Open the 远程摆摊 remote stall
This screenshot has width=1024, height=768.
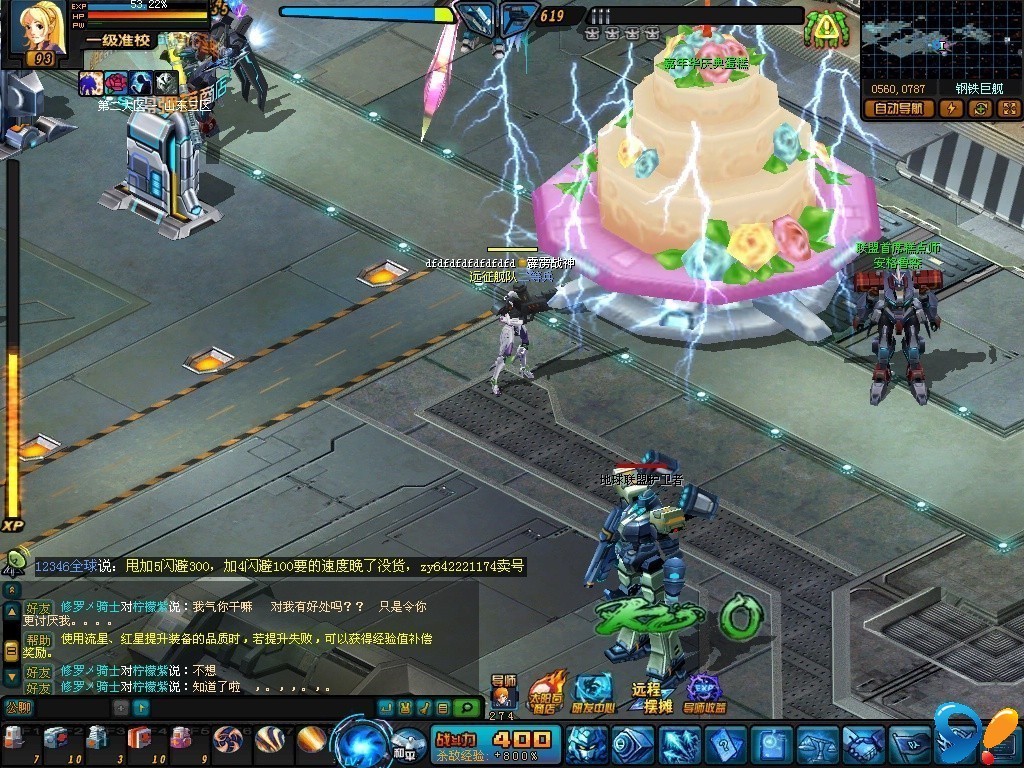point(648,695)
